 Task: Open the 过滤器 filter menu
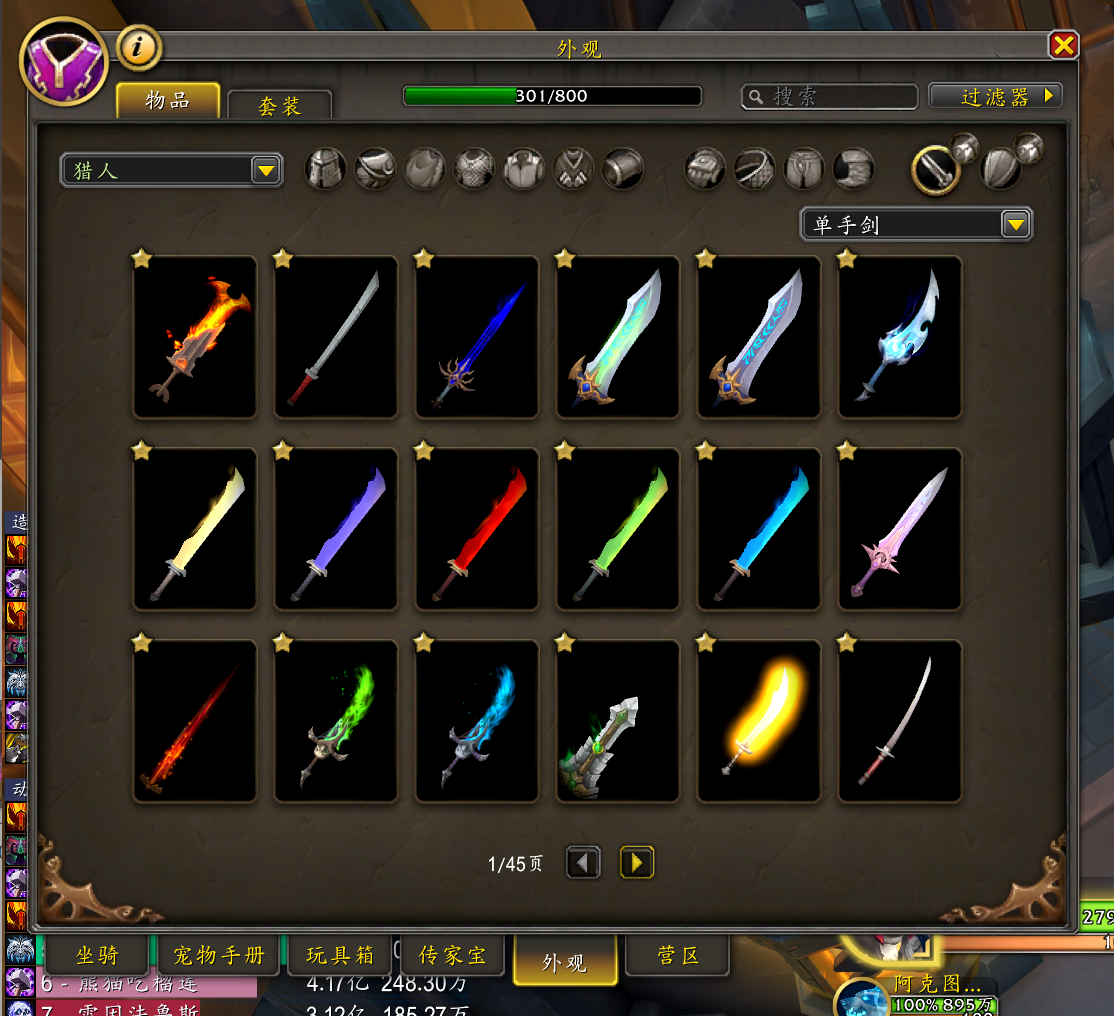coord(995,96)
